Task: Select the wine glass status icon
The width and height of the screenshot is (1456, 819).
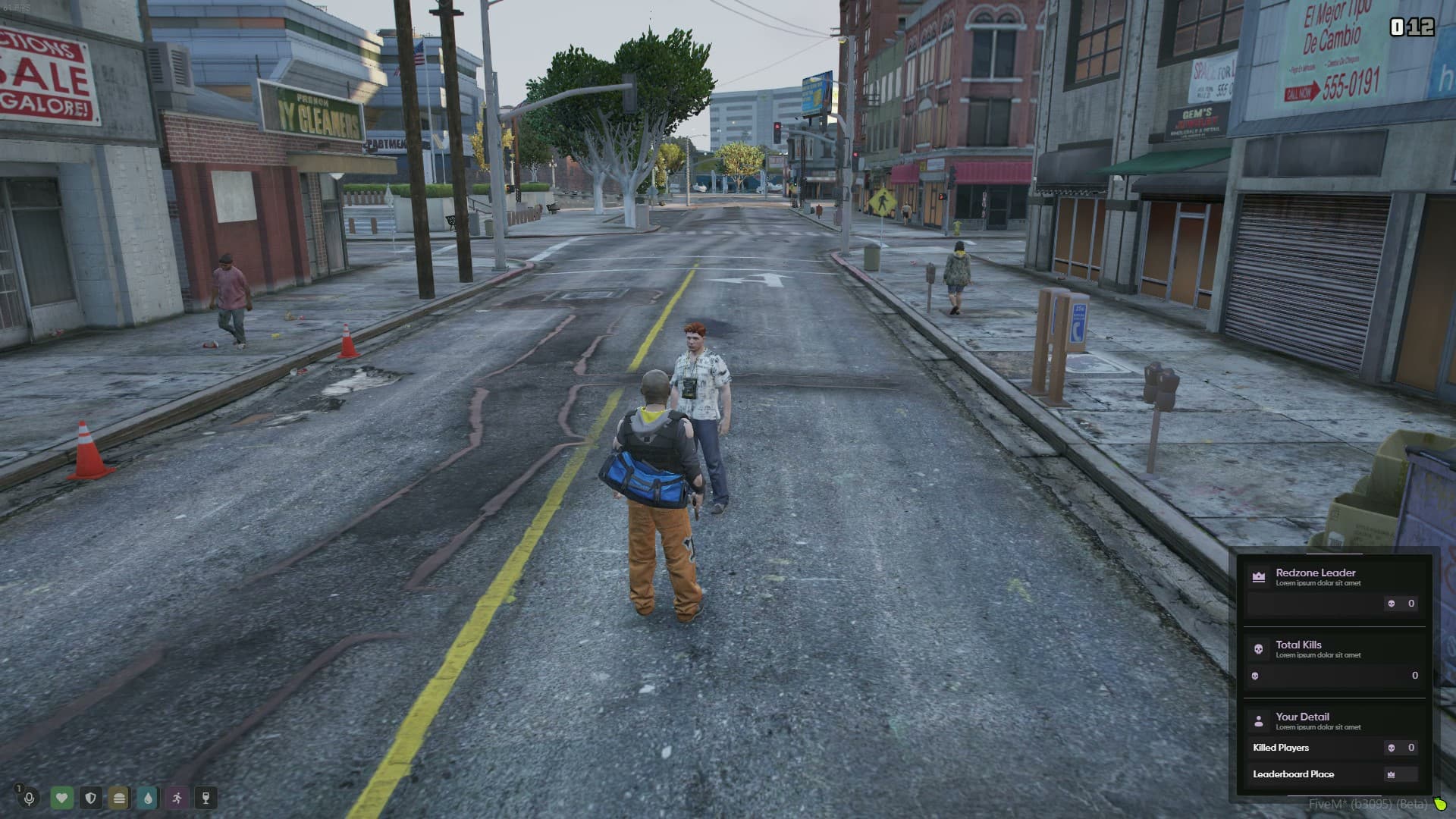Action: pos(206,798)
